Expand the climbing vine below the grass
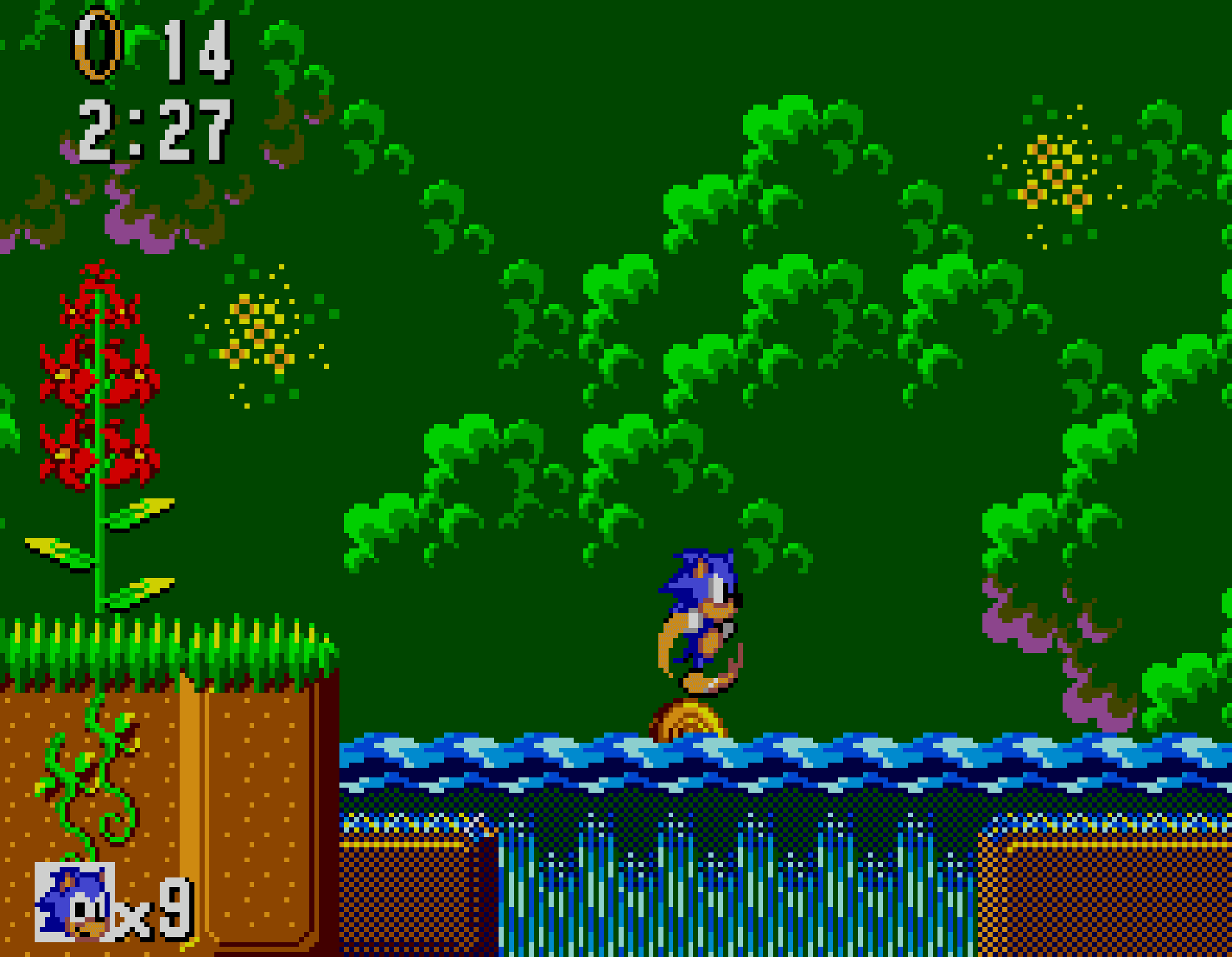 click(83, 789)
